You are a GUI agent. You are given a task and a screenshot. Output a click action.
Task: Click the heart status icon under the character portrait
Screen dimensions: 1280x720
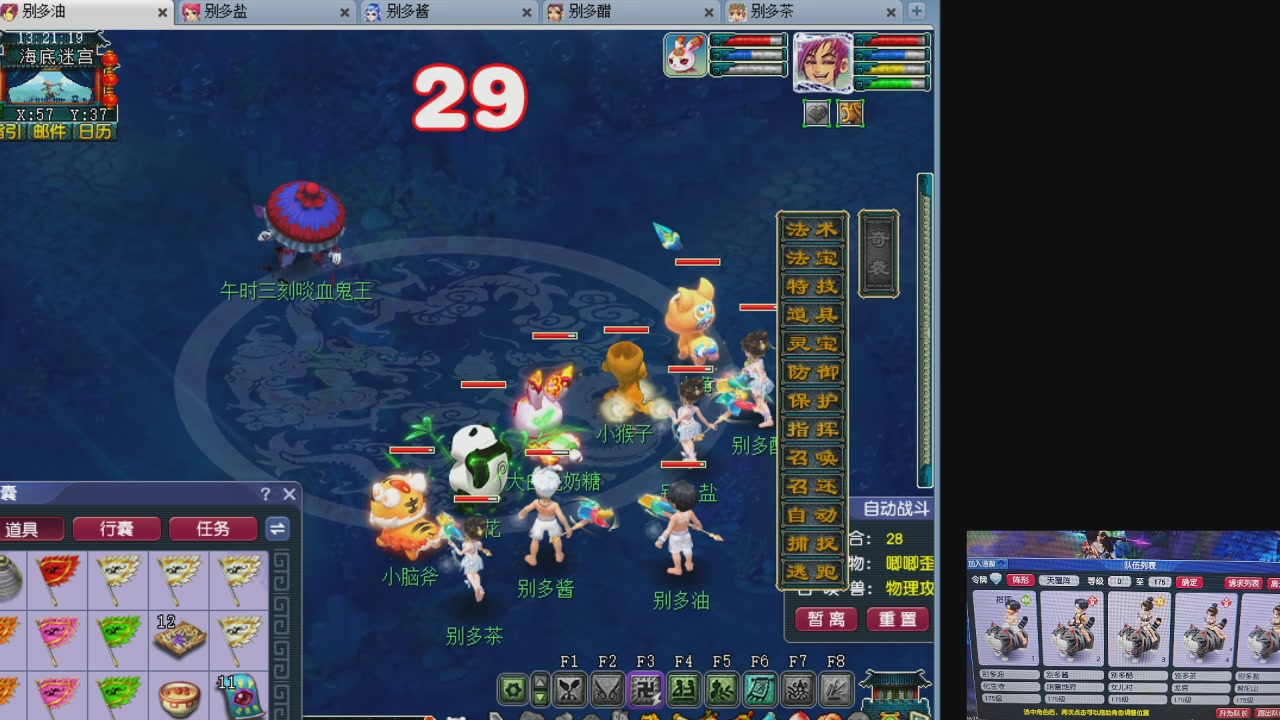pos(816,113)
